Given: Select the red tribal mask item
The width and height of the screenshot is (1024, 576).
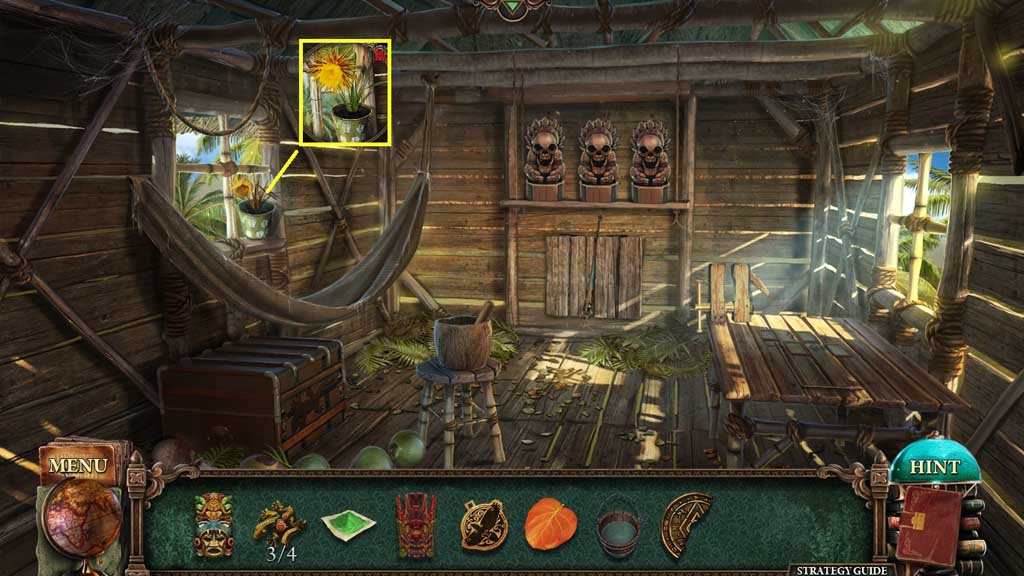Looking at the screenshot, I should click(415, 523).
